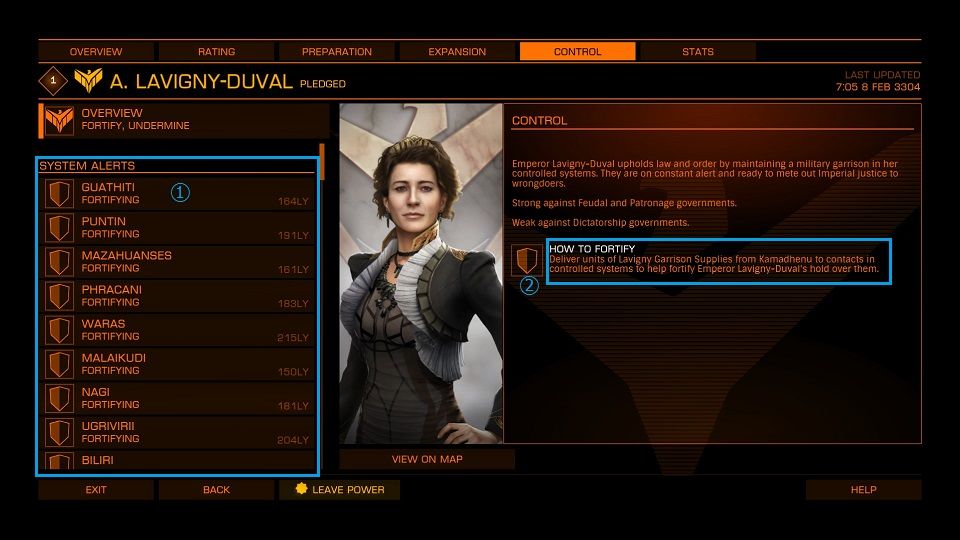Image resolution: width=960 pixels, height=540 pixels.
Task: Click the Nagi system entry
Action: [x=178, y=398]
